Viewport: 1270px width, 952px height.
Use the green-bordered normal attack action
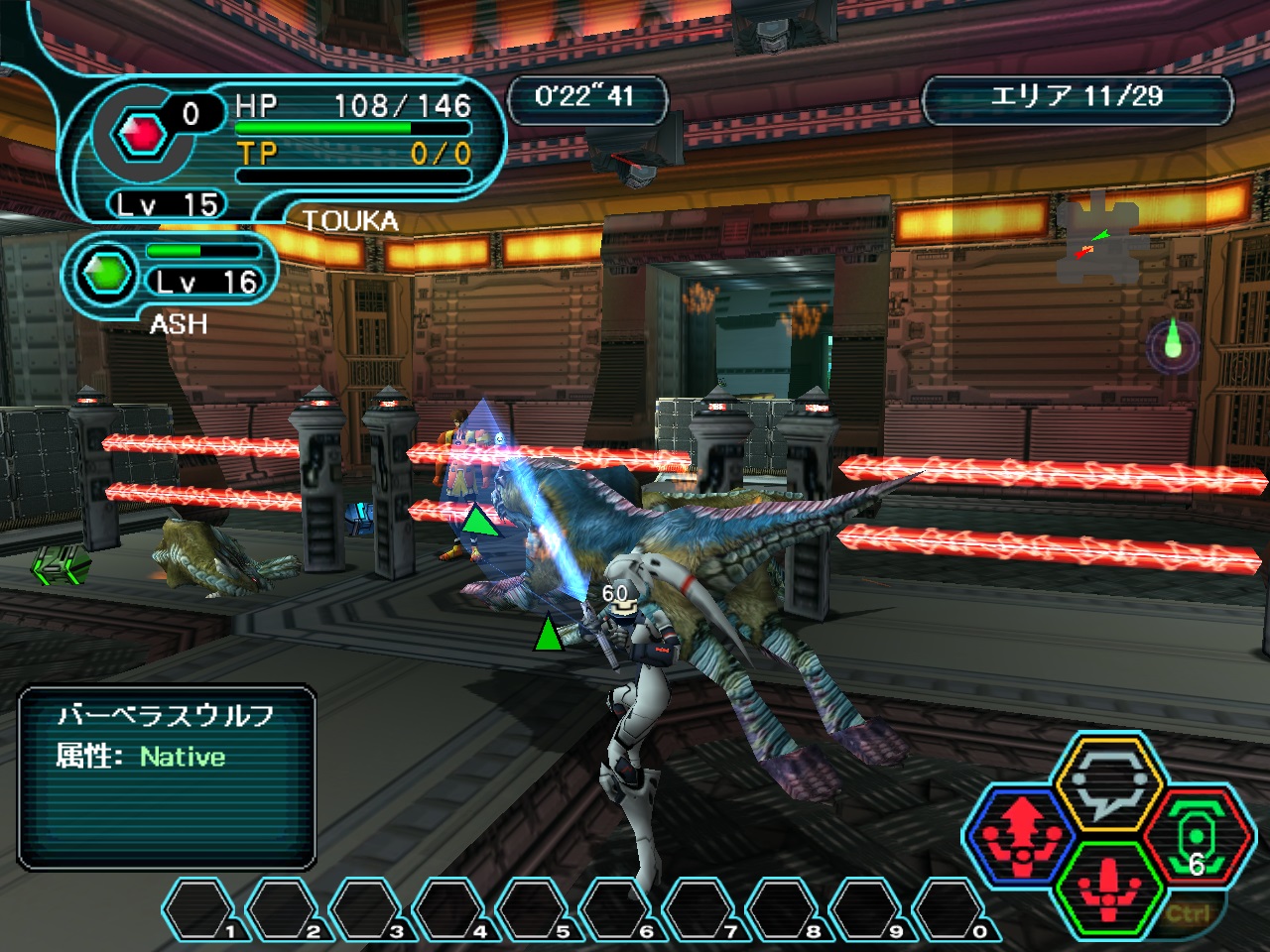tap(1109, 886)
